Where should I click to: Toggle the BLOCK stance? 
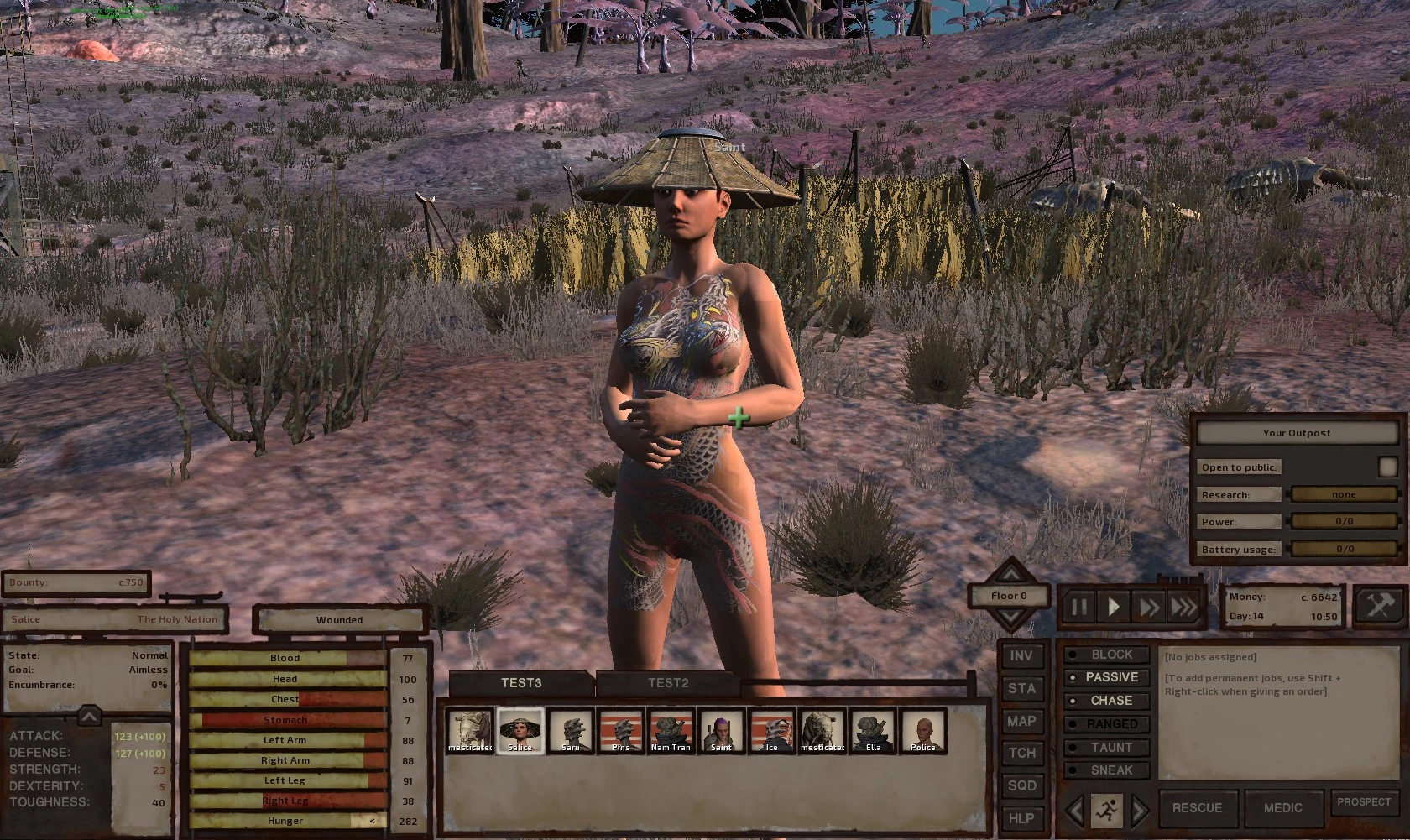(1110, 655)
